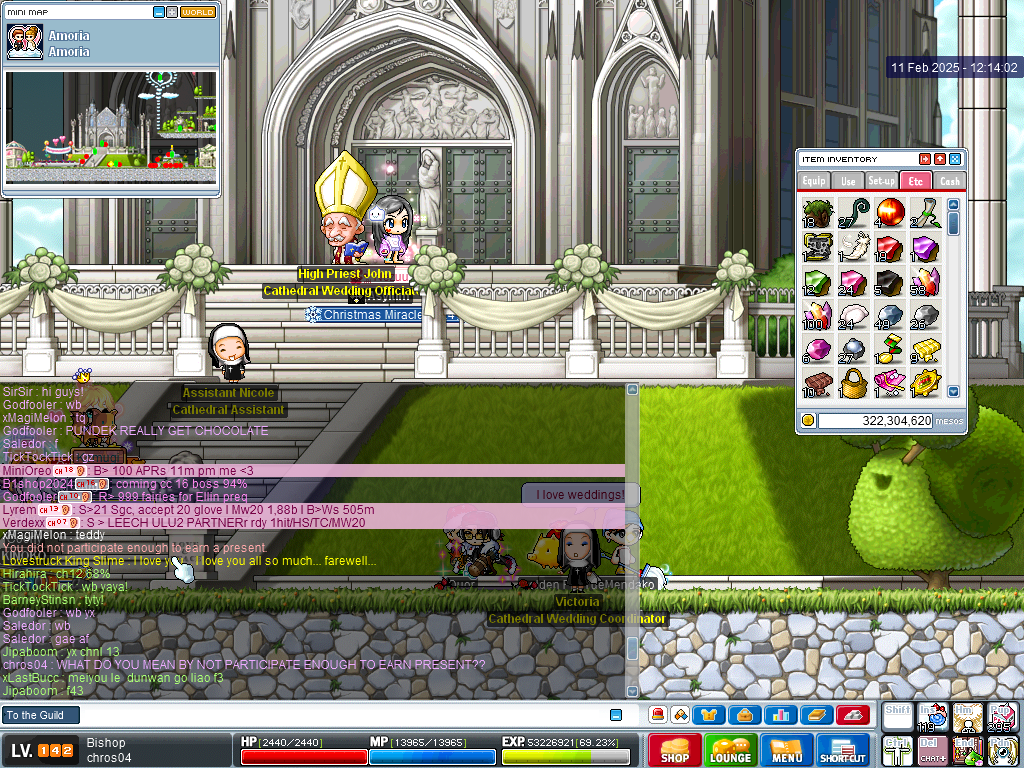The image size is (1024, 768).
Task: Select the white feather item slot
Action: (x=853, y=246)
